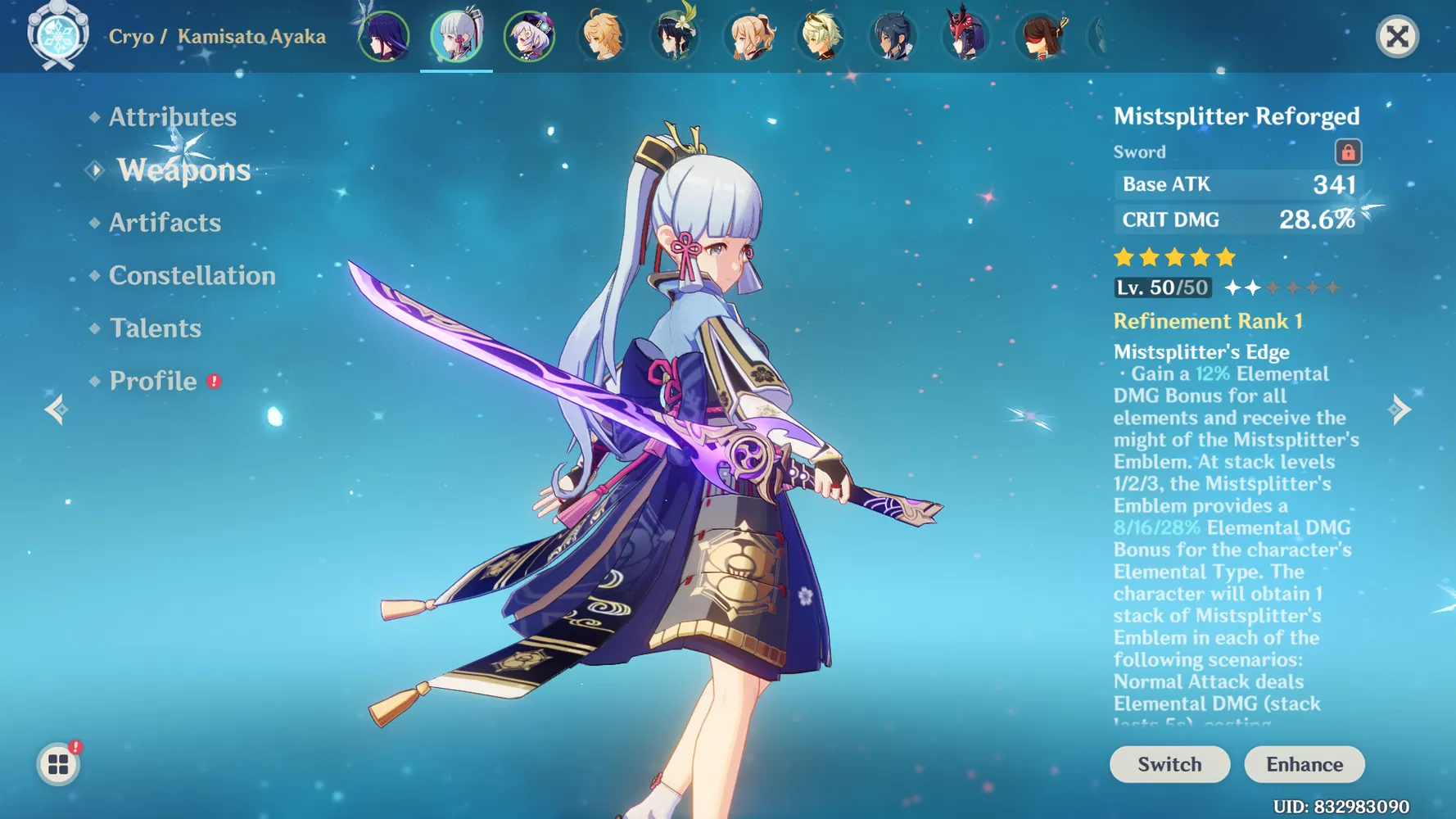Click the Cryo element emblem
The width and height of the screenshot is (1456, 819).
tap(57, 36)
